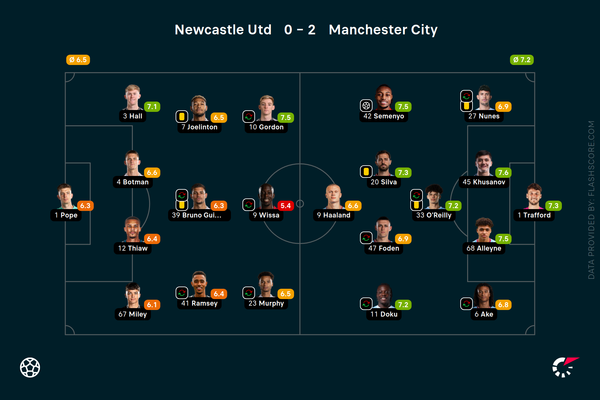The width and height of the screenshot is (600, 400).
Task: Choose Silva's player portrait
Action: click(383, 163)
